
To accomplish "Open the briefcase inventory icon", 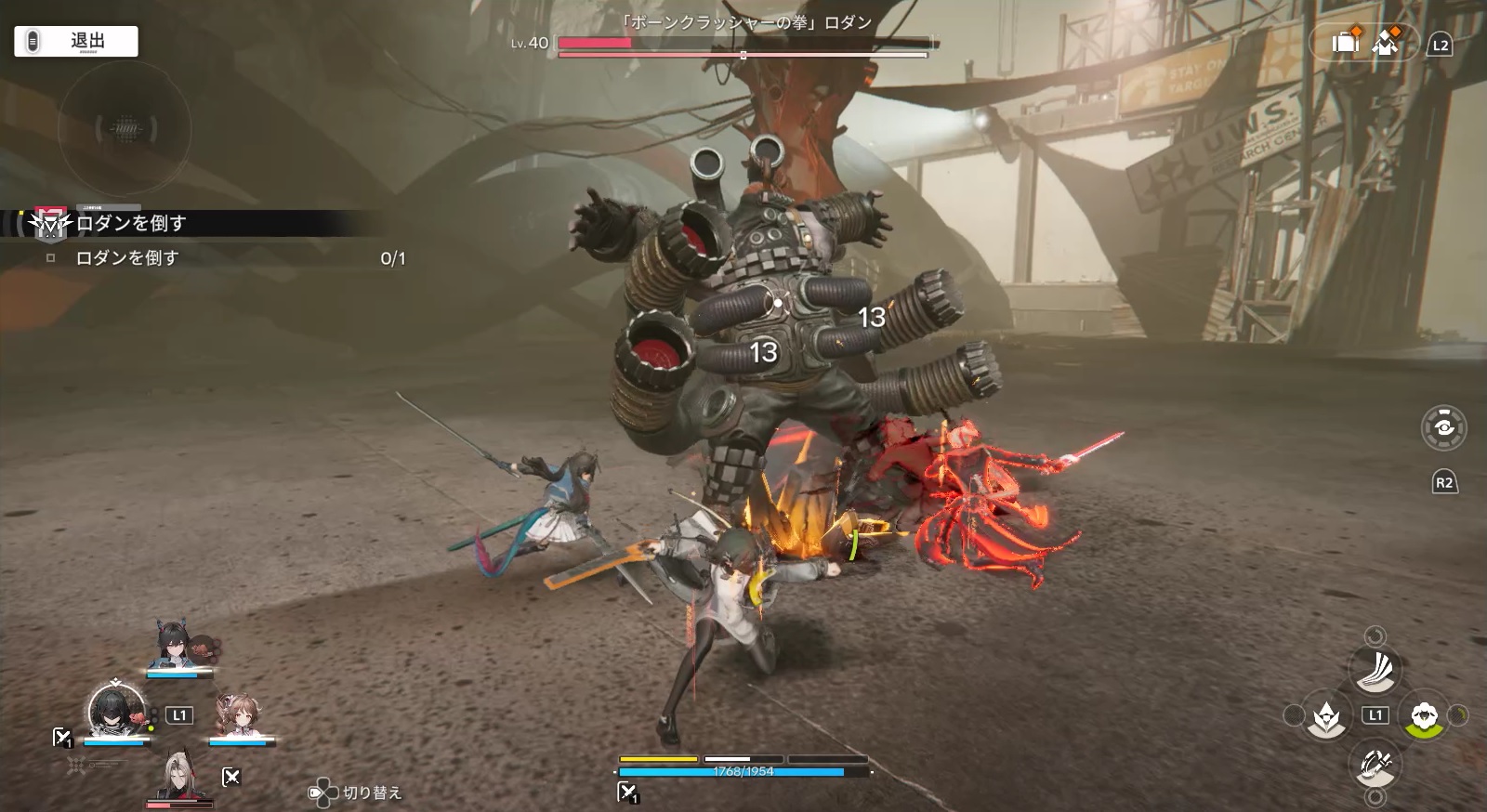I will coord(1345,42).
